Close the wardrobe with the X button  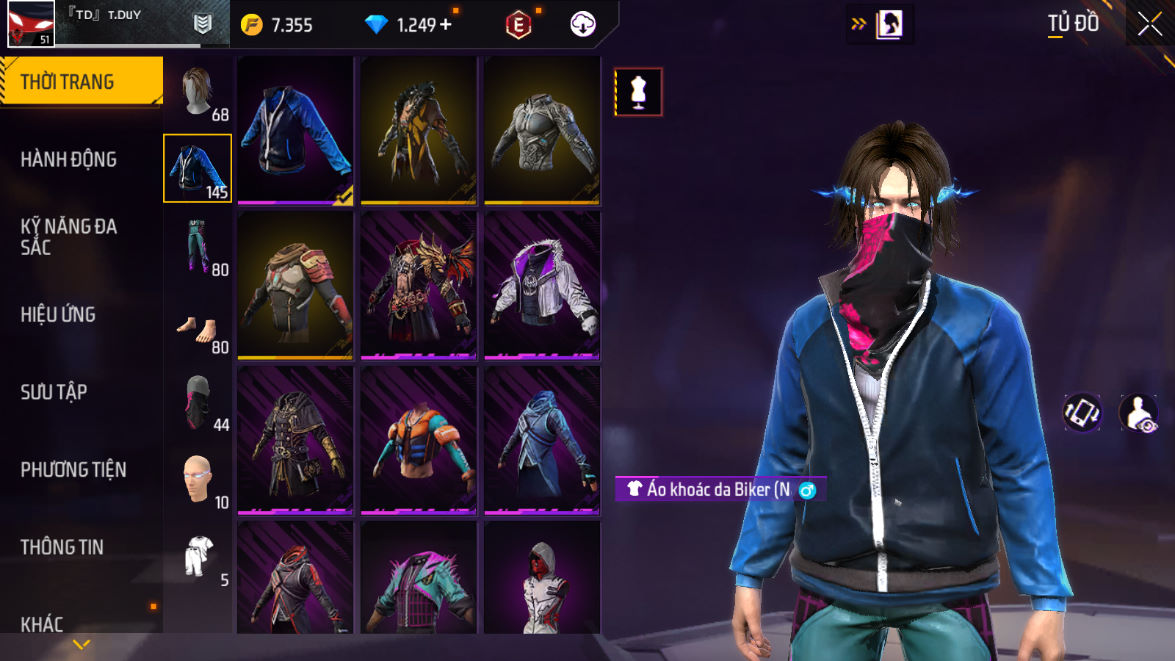pyautogui.click(x=1148, y=24)
